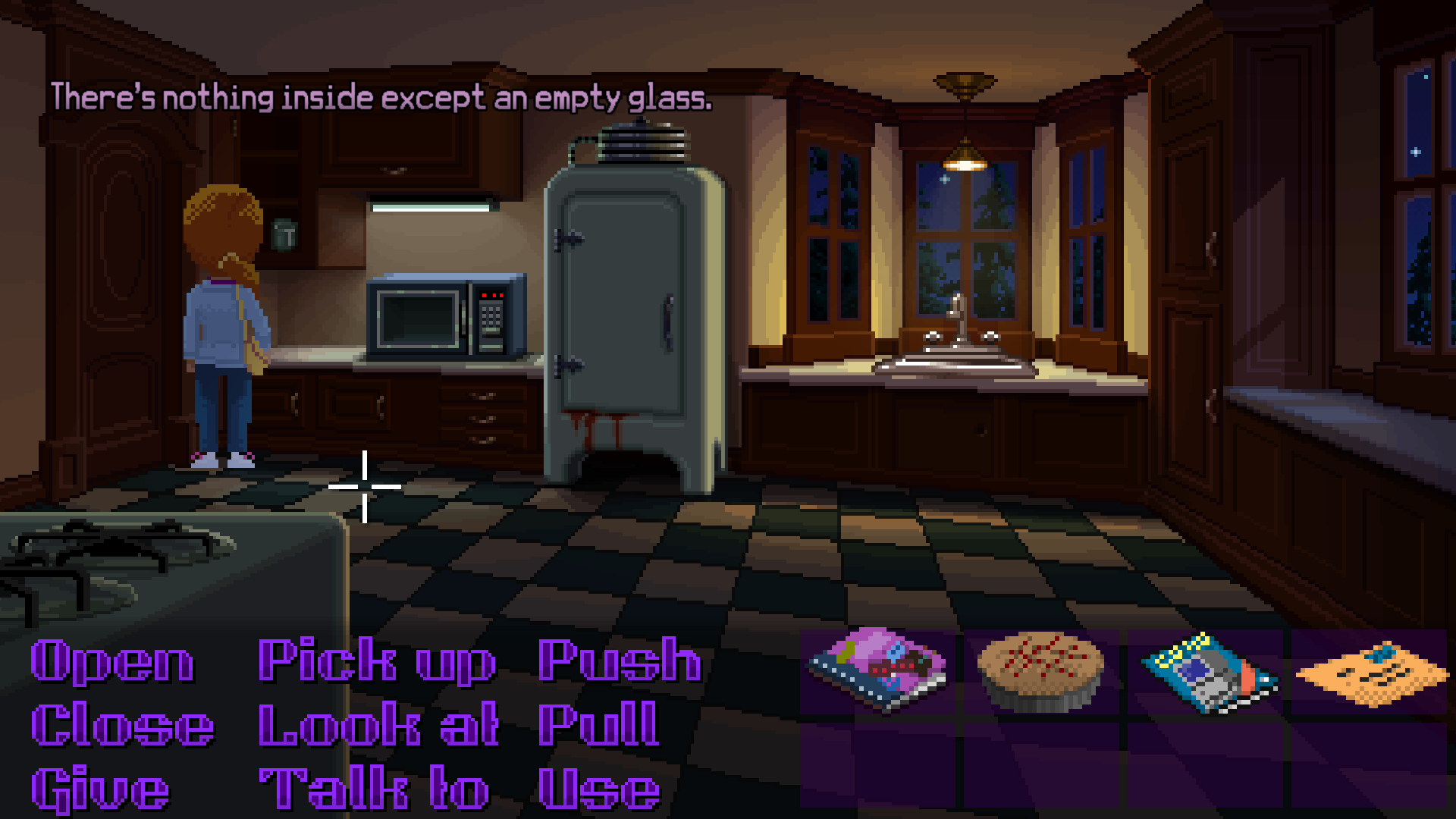Click the old refrigerator
The width and height of the screenshot is (1456, 819).
pos(637,318)
